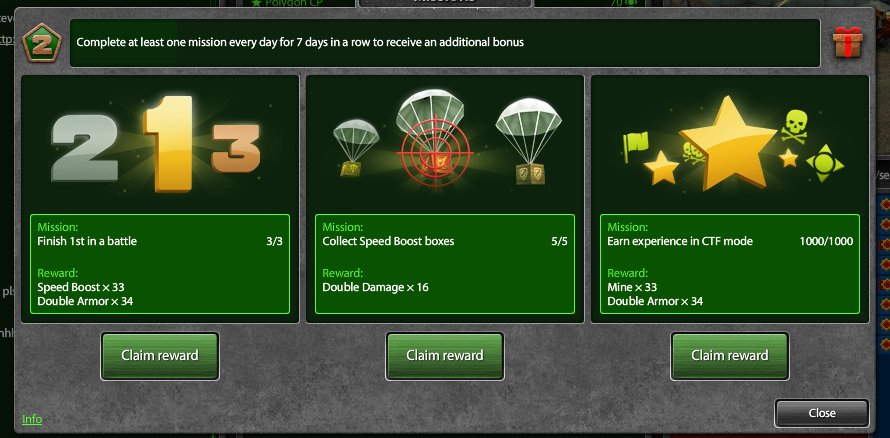Claim reward for Collect Speed Boost boxes
890x438 pixels.
click(444, 355)
